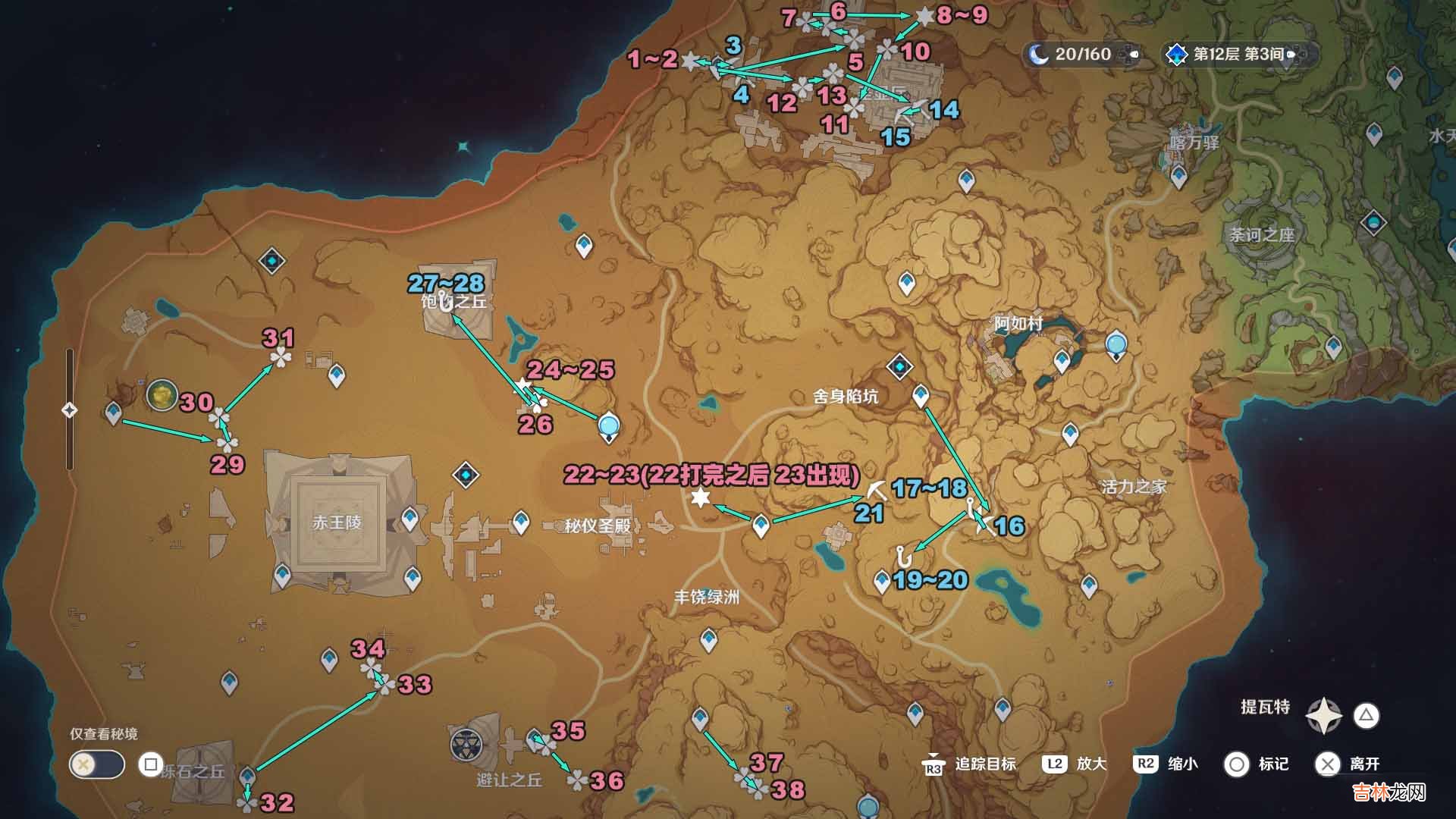Pick the diamond domain marker above 秘仪圣殿 ruins
The image size is (1456, 819).
(466, 475)
